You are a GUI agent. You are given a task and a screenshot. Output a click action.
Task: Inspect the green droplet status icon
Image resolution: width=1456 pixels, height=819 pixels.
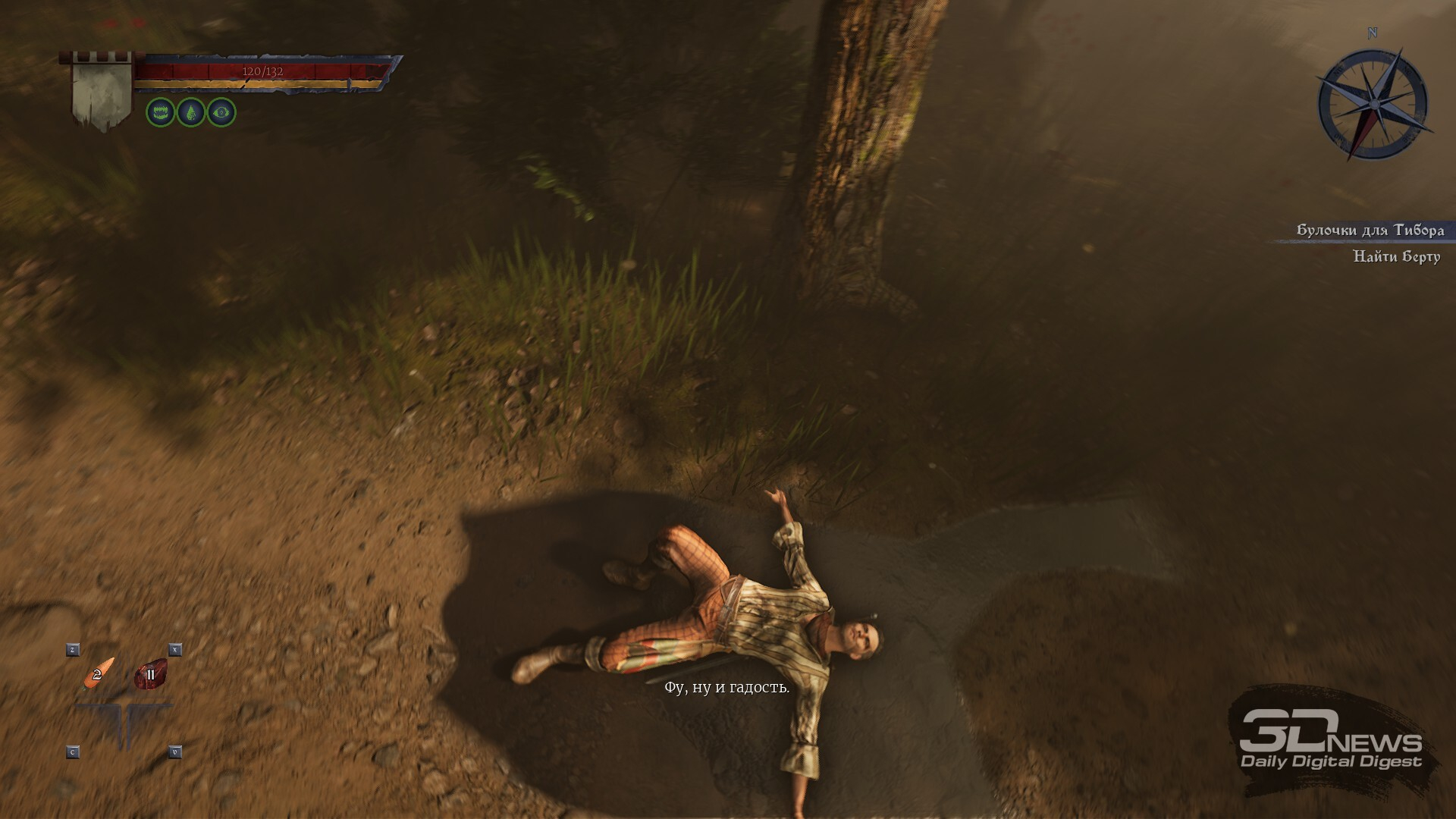[x=191, y=112]
